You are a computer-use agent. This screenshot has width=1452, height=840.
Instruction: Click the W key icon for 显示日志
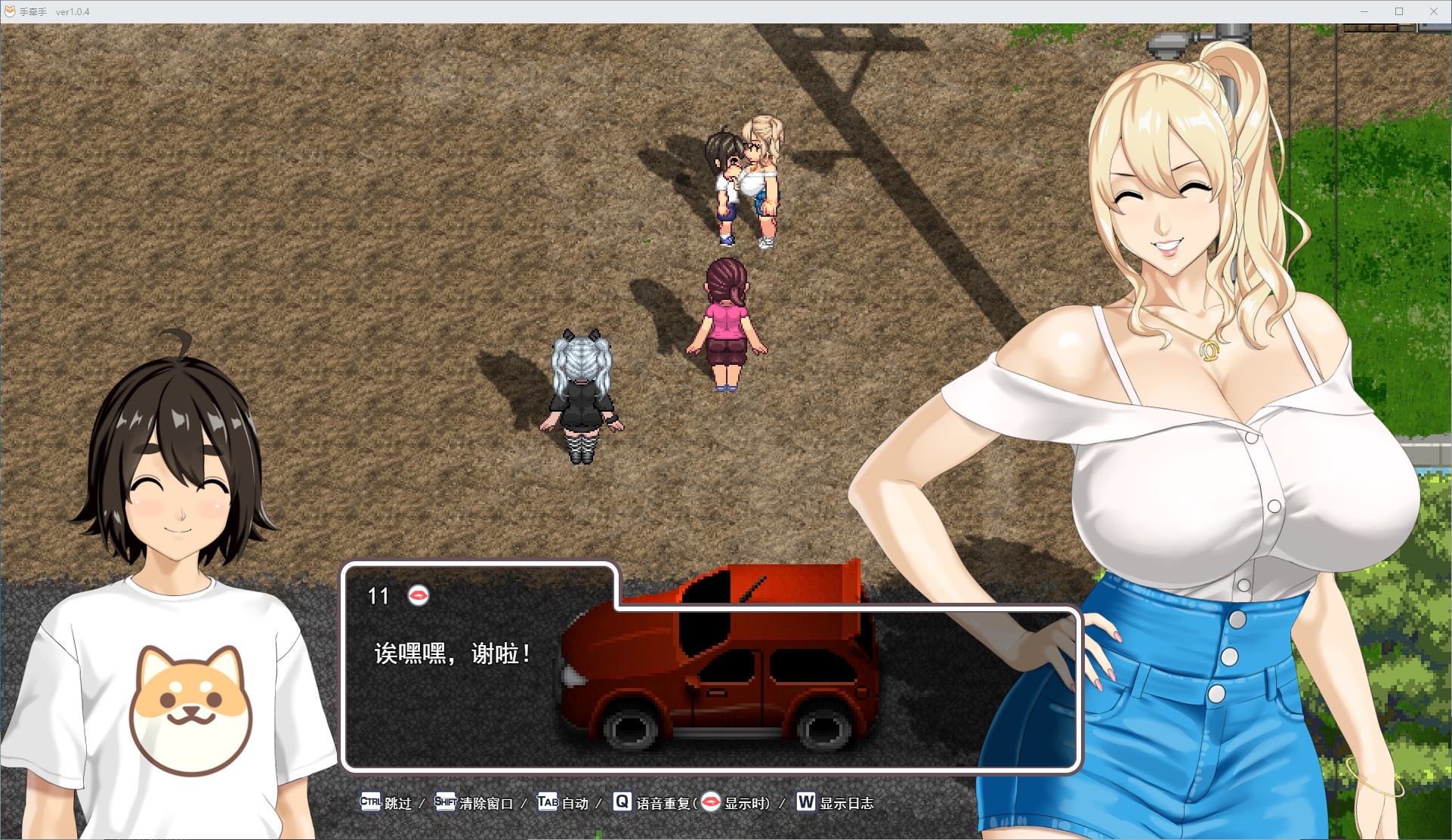pyautogui.click(x=805, y=803)
